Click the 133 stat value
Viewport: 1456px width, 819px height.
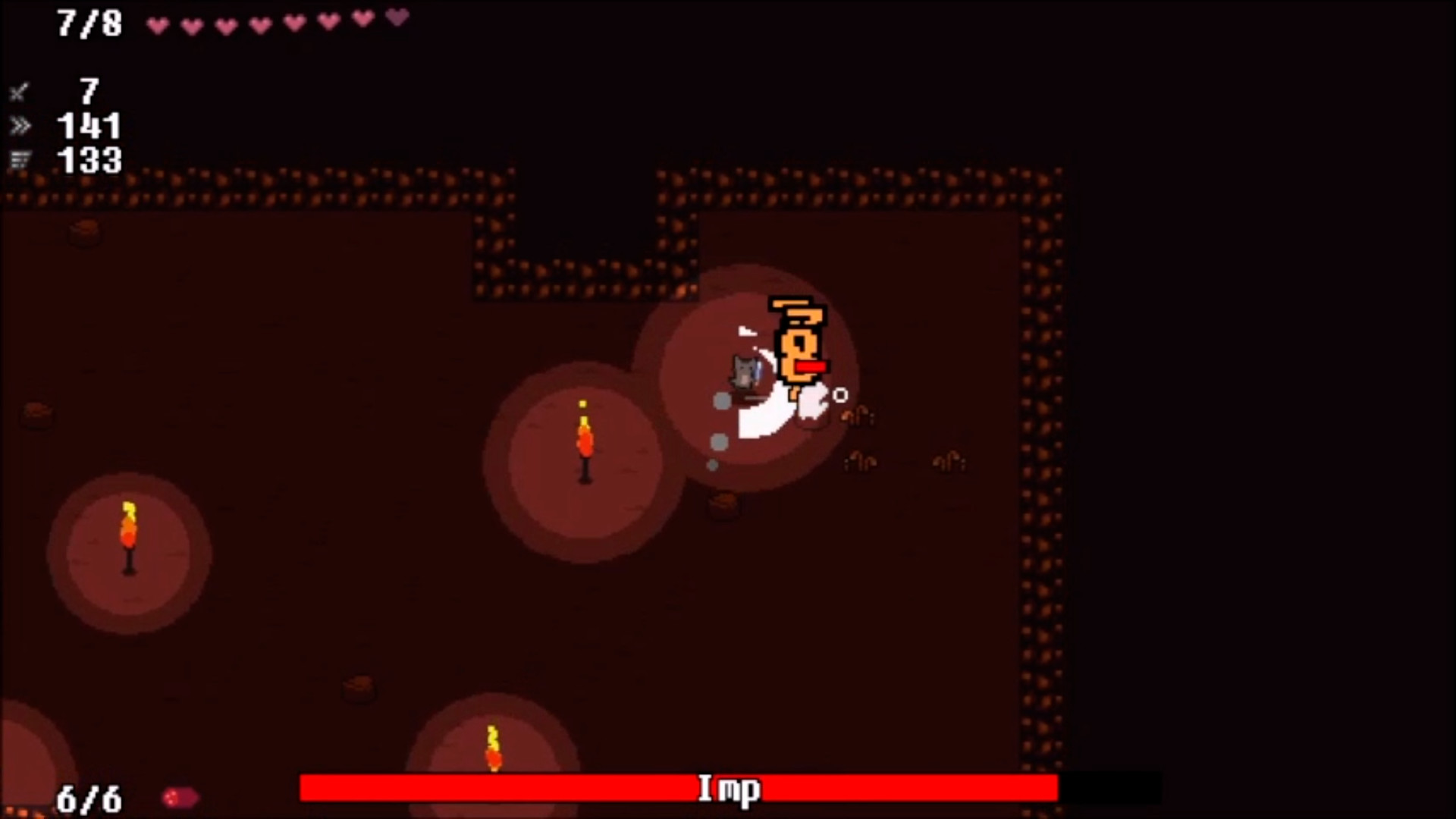[90, 160]
